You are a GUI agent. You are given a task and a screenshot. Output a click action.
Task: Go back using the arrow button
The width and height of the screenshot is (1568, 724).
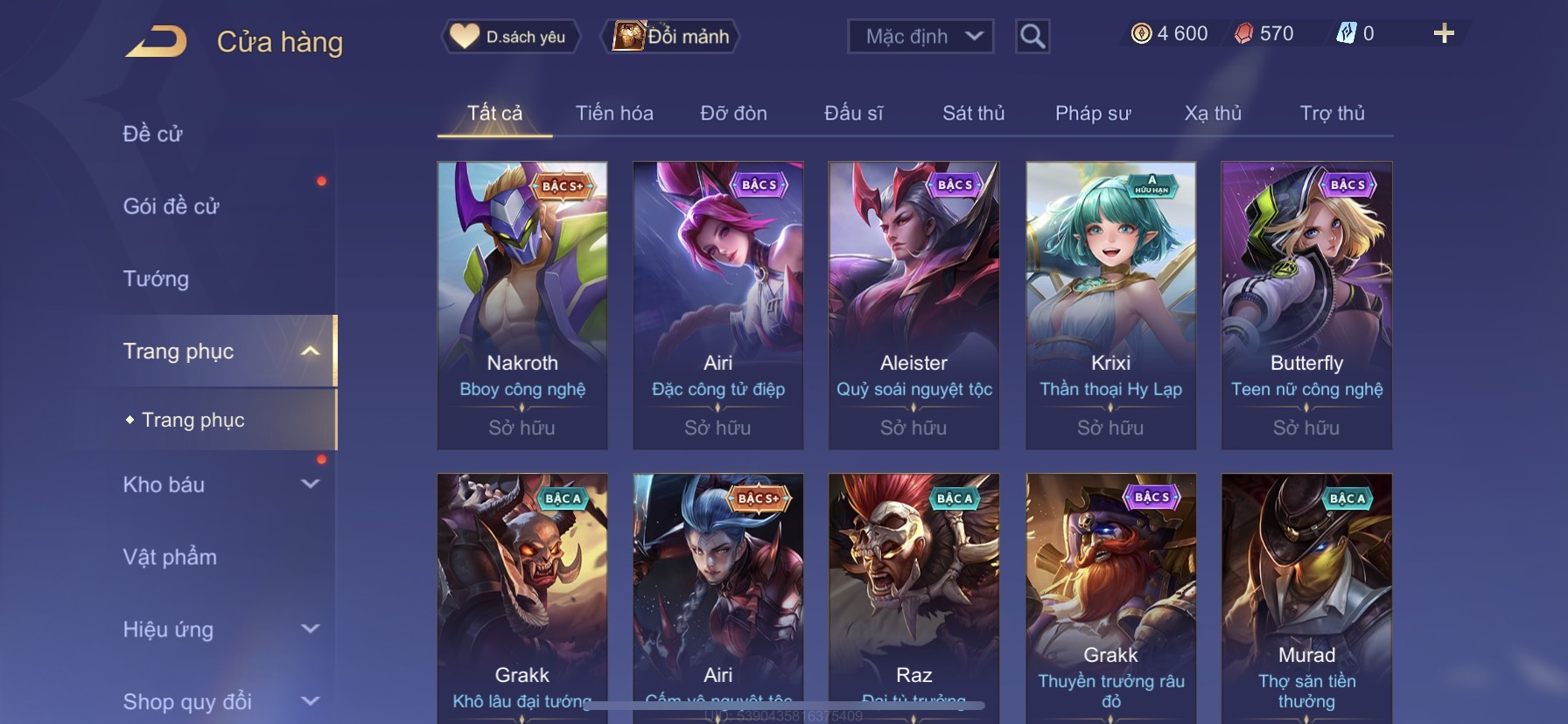157,41
